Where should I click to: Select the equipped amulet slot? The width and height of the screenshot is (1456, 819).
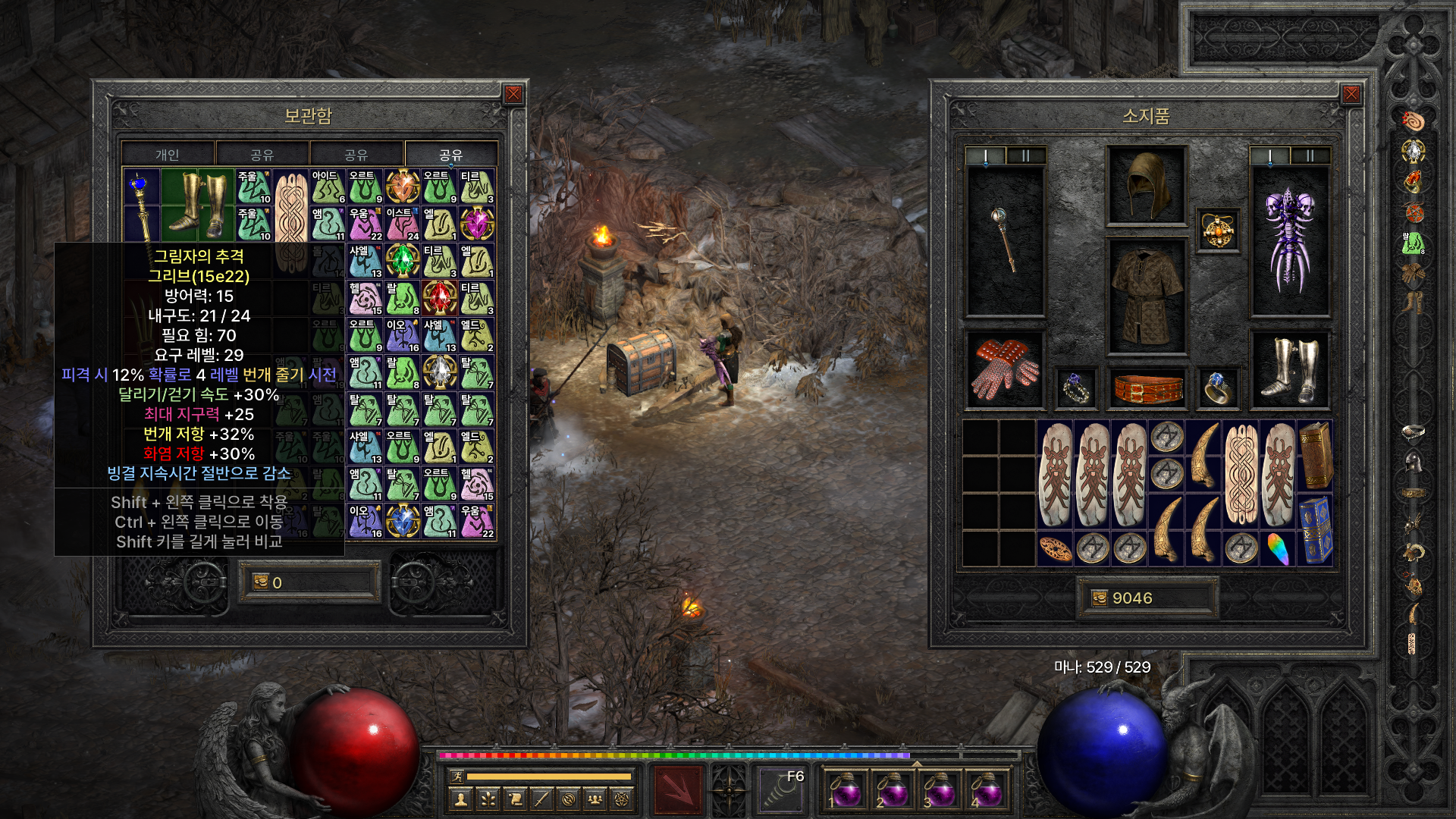[x=1218, y=230]
